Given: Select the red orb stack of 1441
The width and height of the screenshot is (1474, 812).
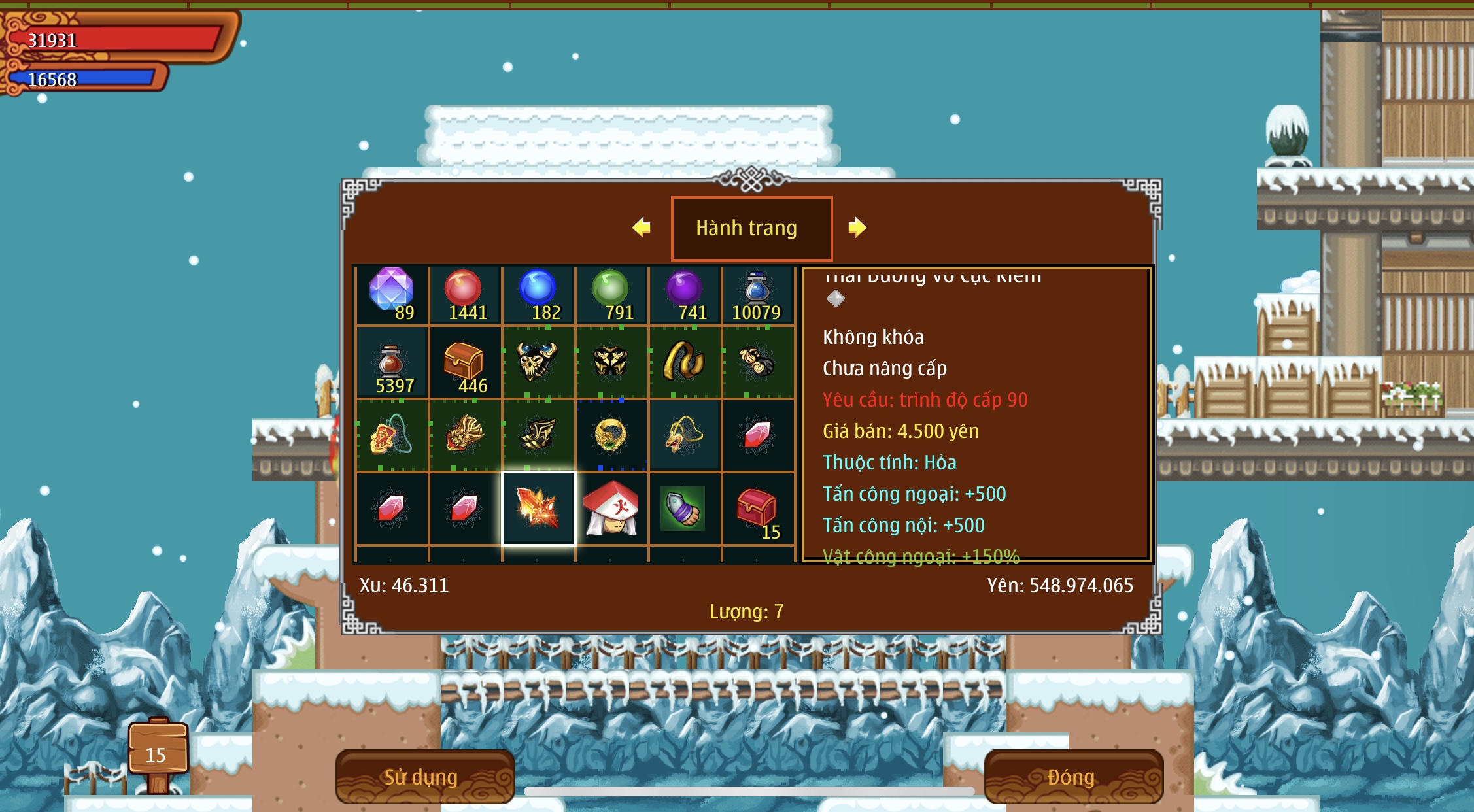Looking at the screenshot, I should pos(464,295).
